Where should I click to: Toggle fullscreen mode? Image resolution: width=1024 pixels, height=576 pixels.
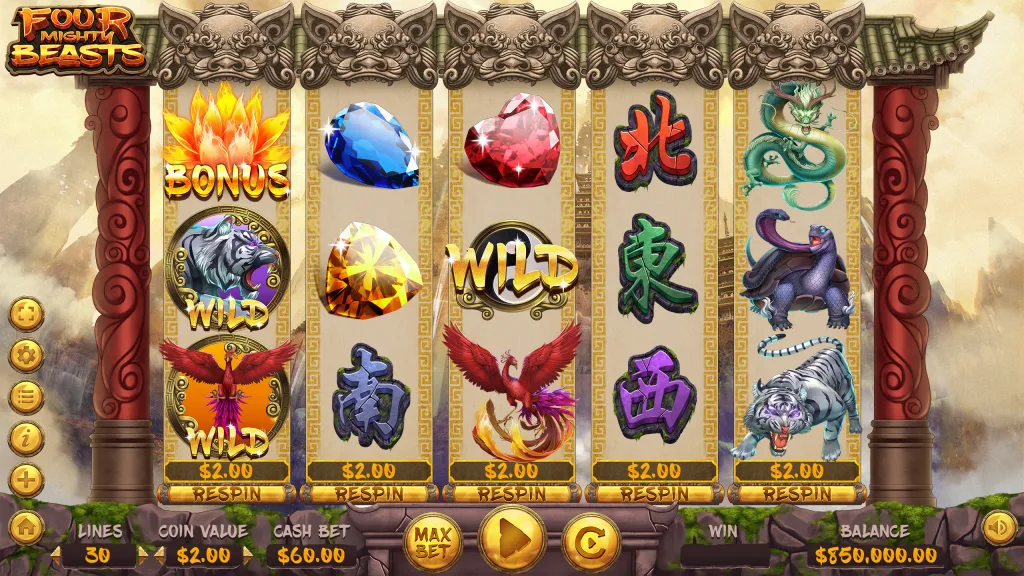tap(26, 314)
